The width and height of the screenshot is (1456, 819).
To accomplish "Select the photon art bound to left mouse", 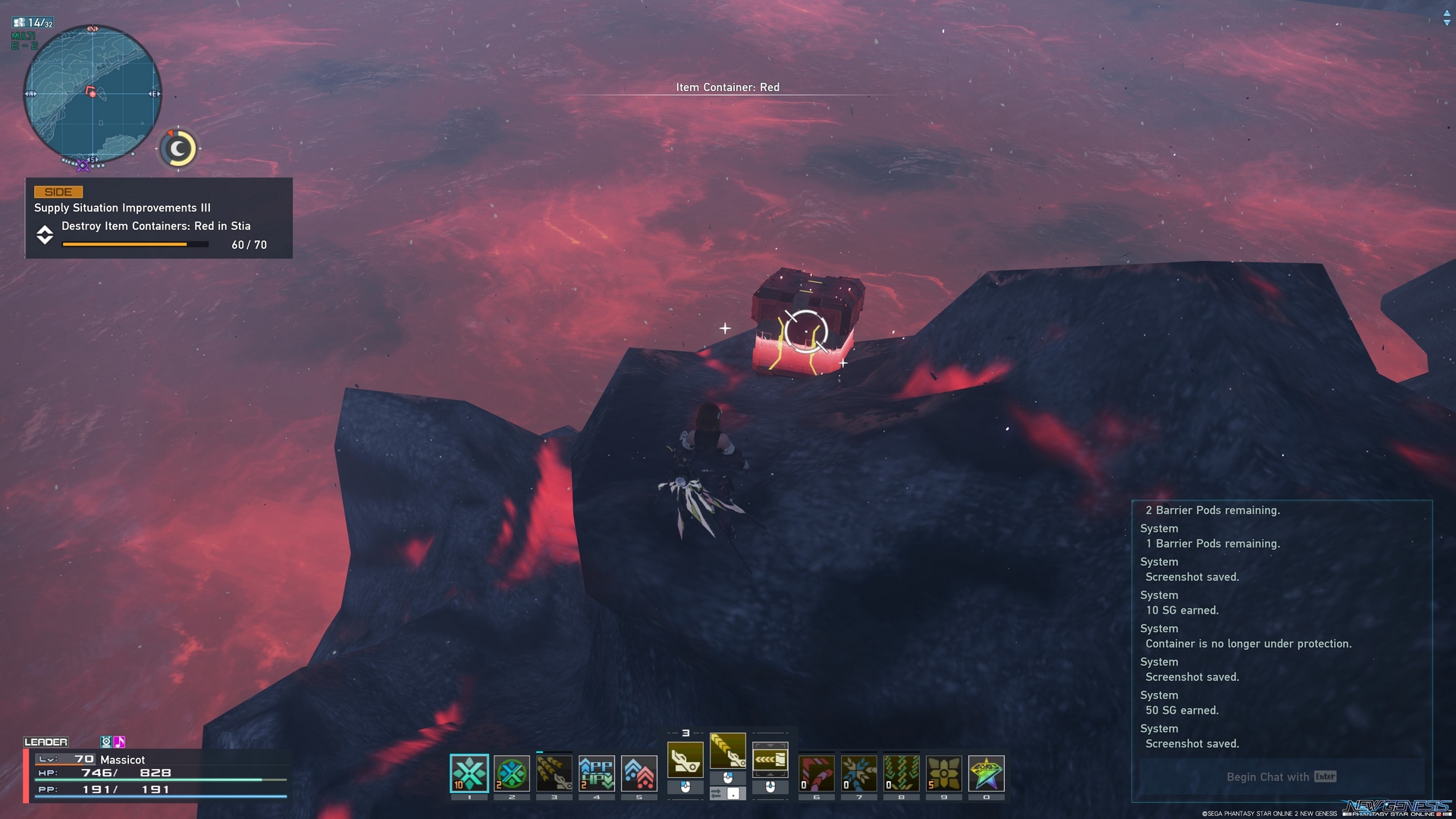I will coord(685,760).
